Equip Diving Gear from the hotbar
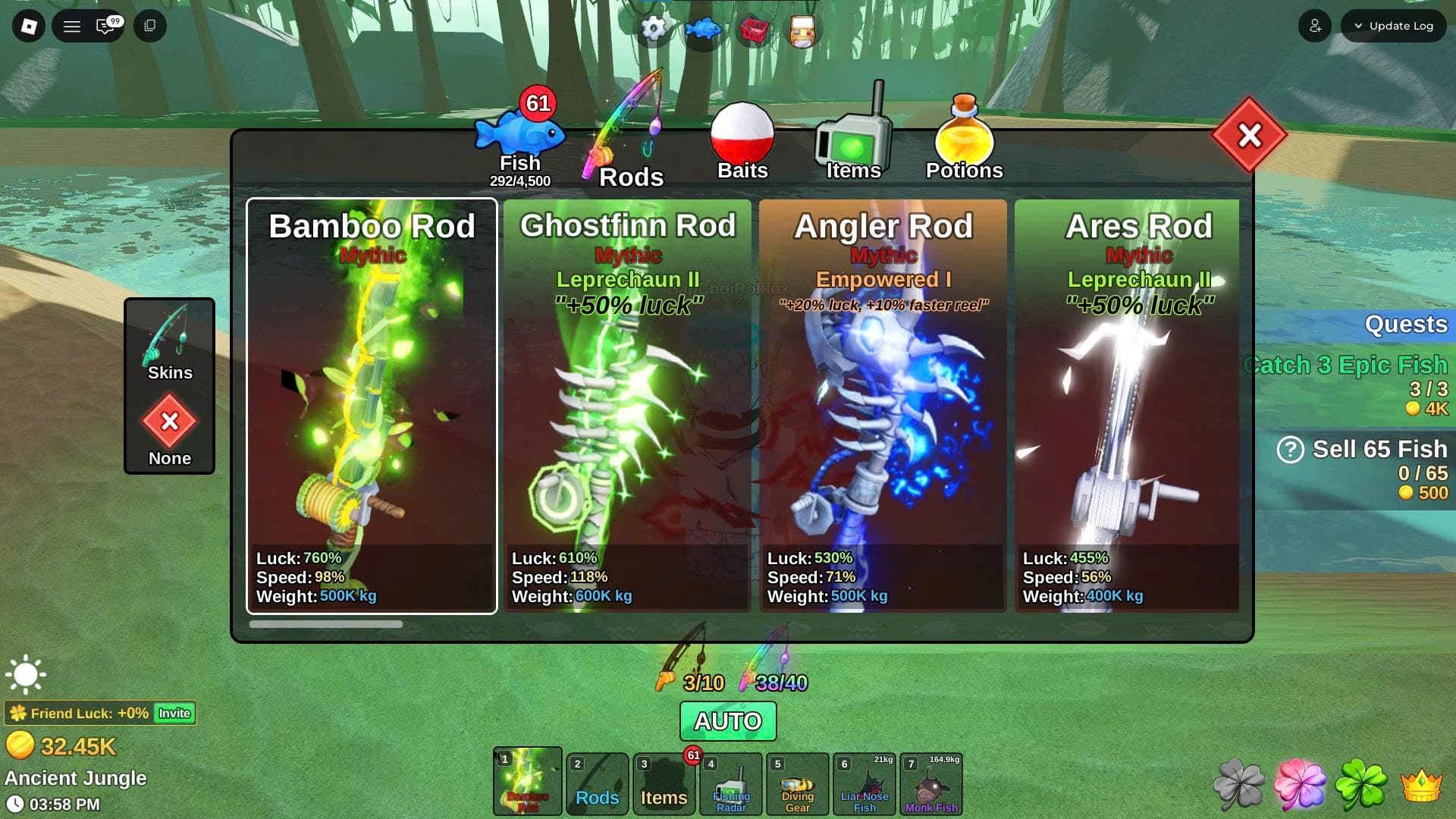The image size is (1456, 819). pos(797,785)
